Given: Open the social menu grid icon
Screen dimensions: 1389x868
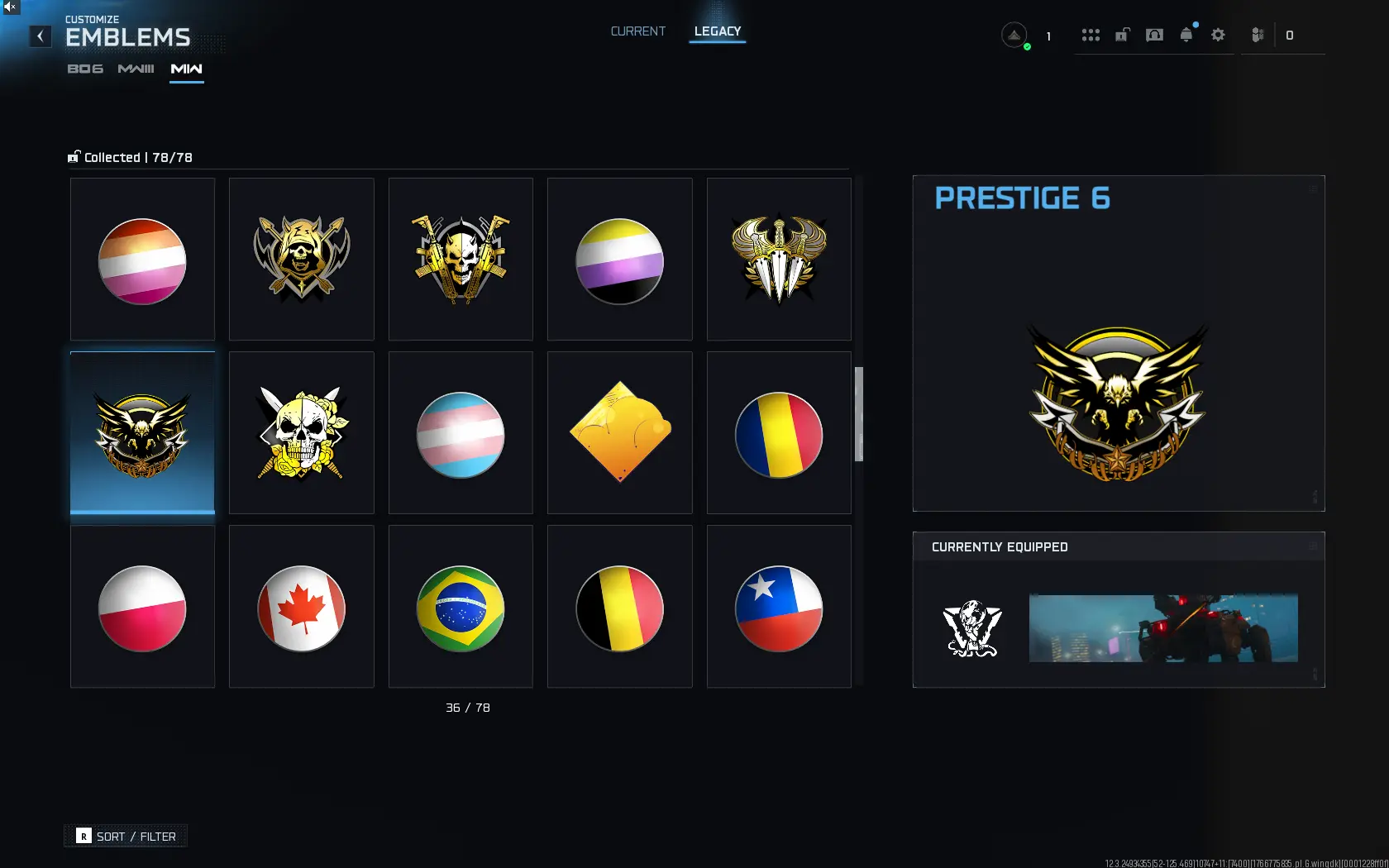Looking at the screenshot, I should coord(1091,35).
